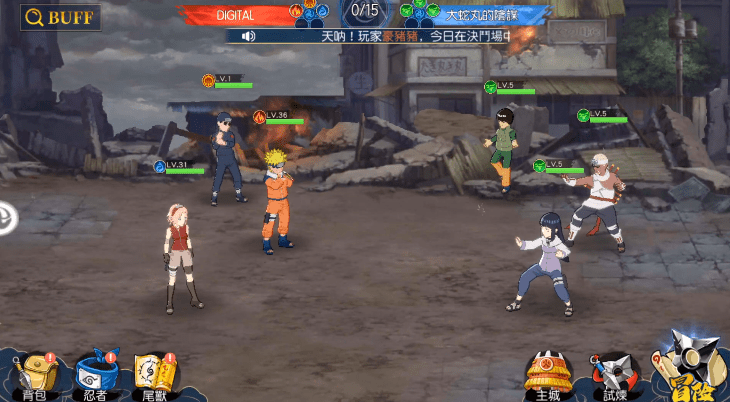
Task: Toggle the announcement speaker icon
Action: coord(247,36)
